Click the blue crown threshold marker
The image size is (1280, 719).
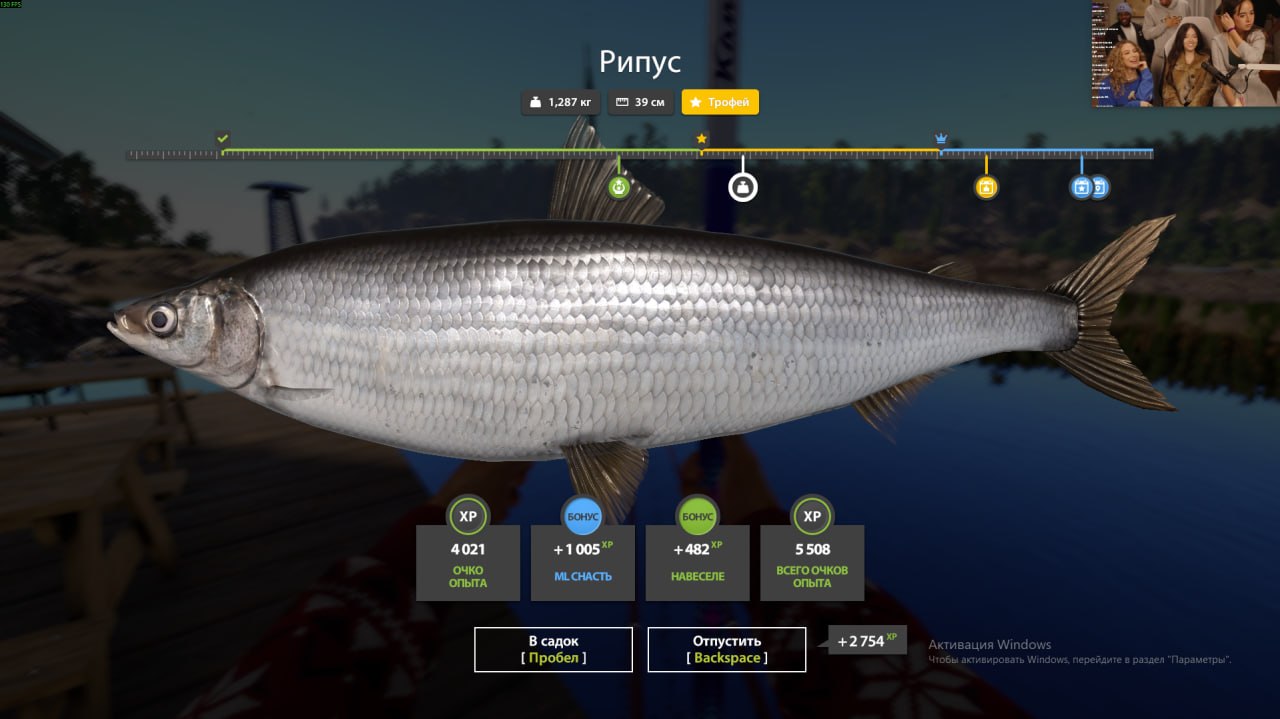tap(941, 138)
